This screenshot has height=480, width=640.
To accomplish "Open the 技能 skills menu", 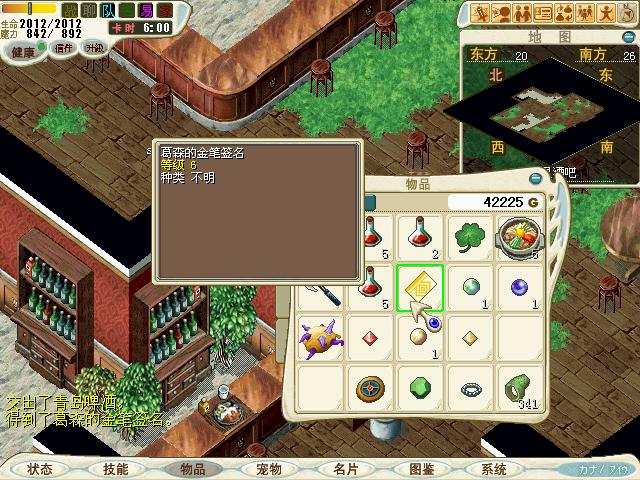I will coord(115,468).
